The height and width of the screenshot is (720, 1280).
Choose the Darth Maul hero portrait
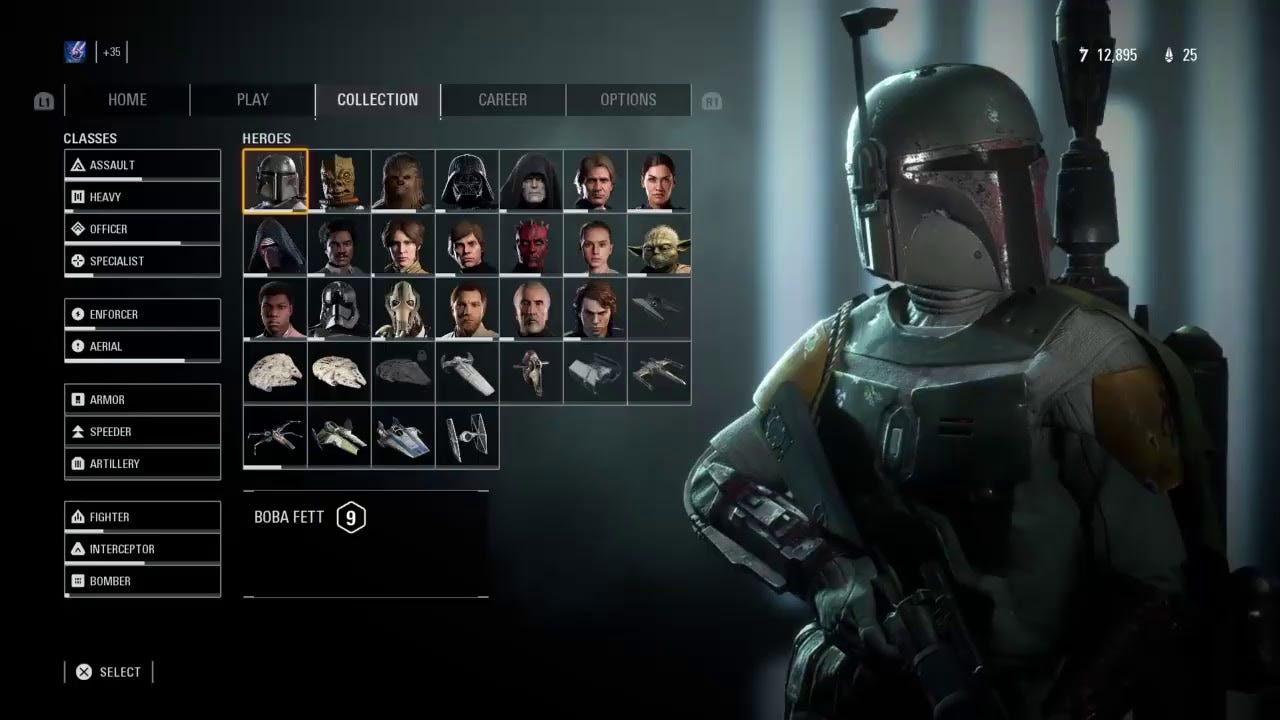531,244
